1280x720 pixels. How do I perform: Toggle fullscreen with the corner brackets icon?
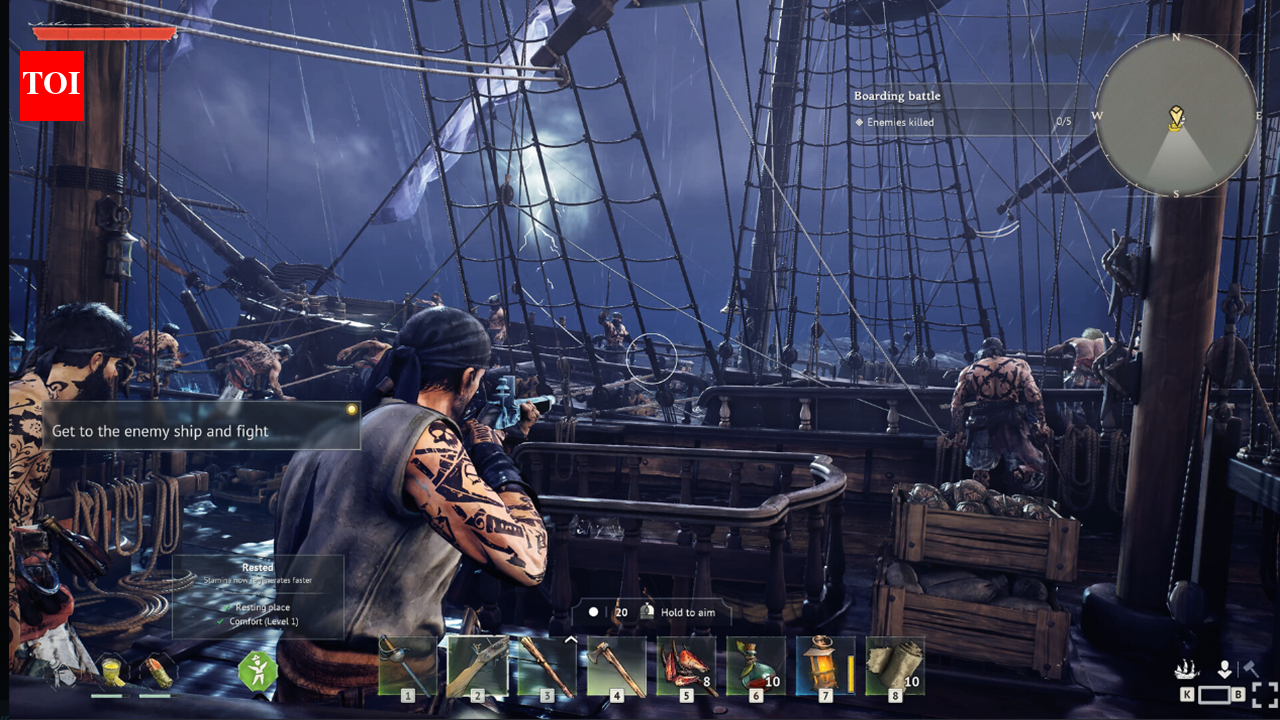pyautogui.click(x=1265, y=695)
